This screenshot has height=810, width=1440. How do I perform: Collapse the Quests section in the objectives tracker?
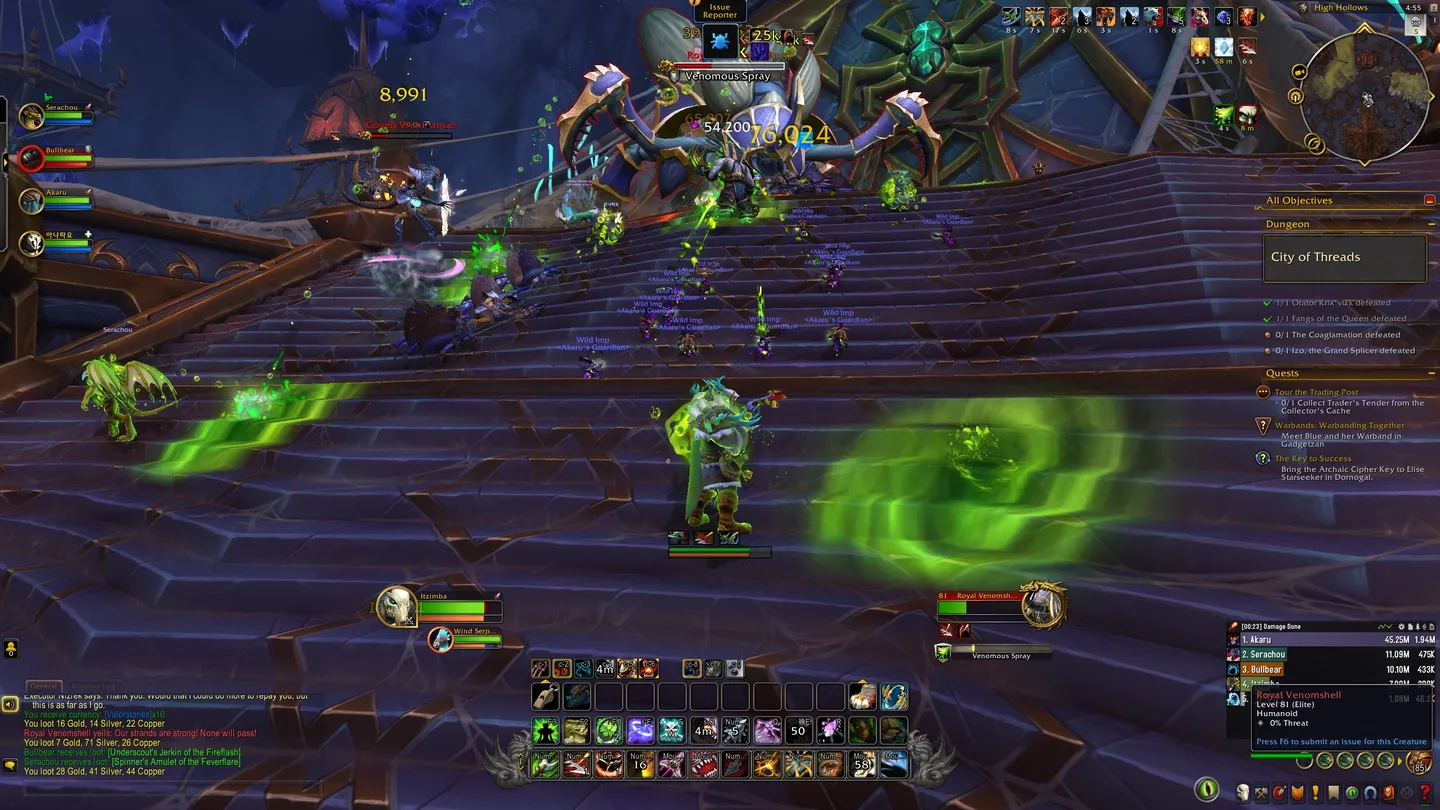[1431, 371]
